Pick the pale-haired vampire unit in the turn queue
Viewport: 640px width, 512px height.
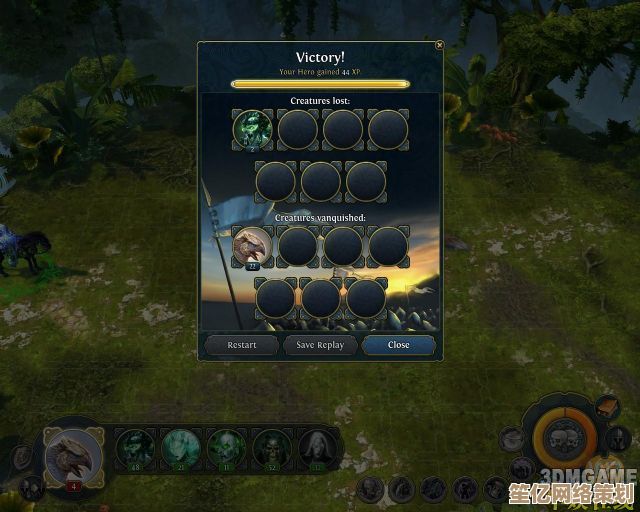coord(318,448)
